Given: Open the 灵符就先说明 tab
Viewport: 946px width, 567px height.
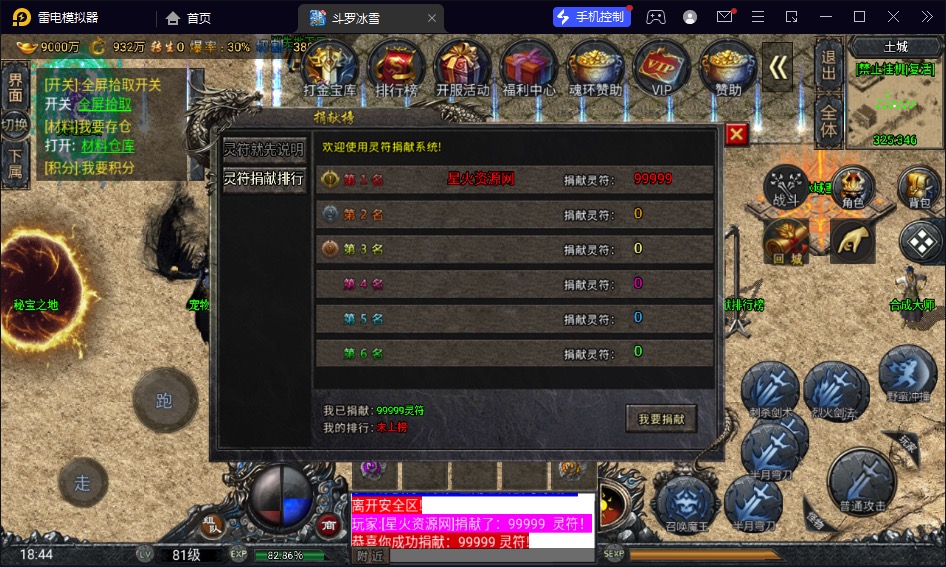Looking at the screenshot, I should 264,150.
